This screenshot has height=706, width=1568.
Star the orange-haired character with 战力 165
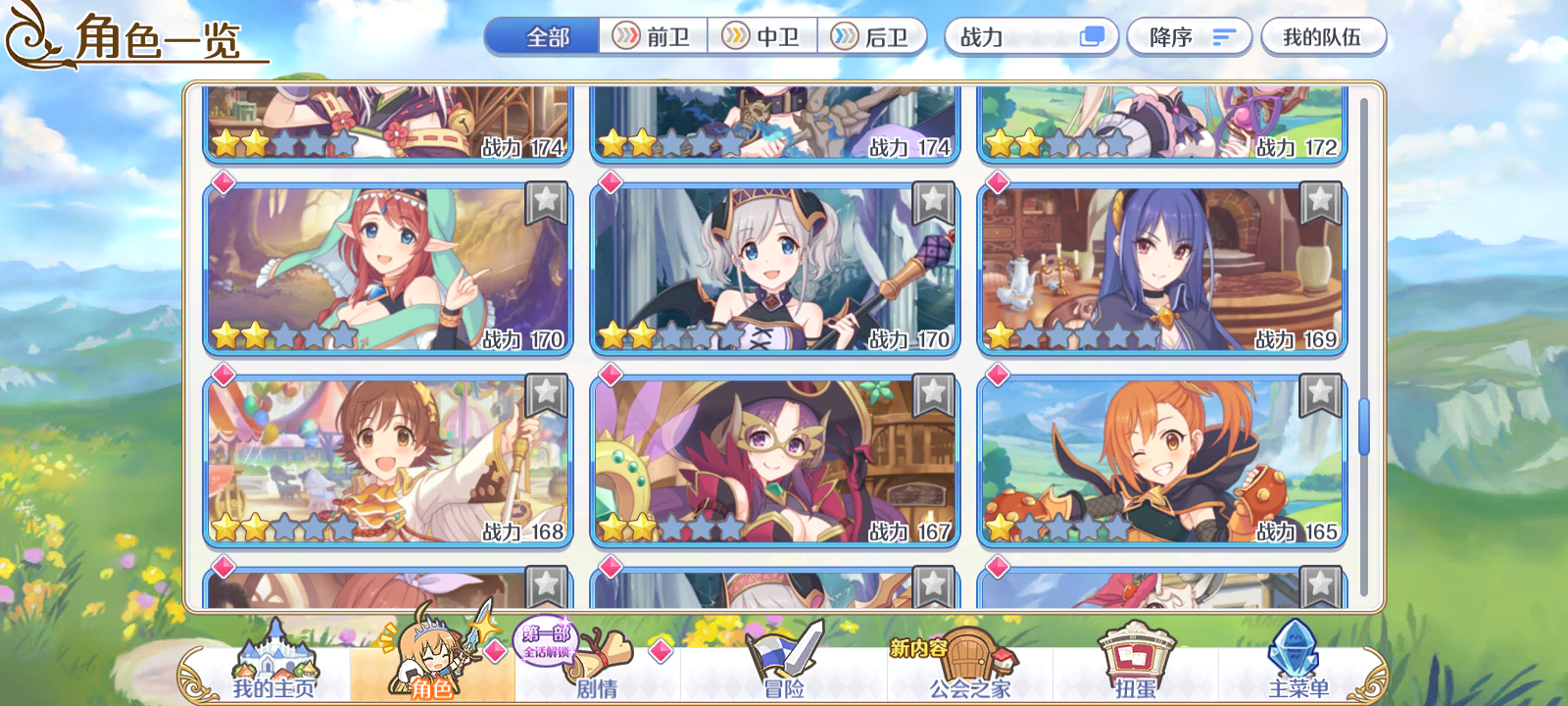coord(1318,395)
